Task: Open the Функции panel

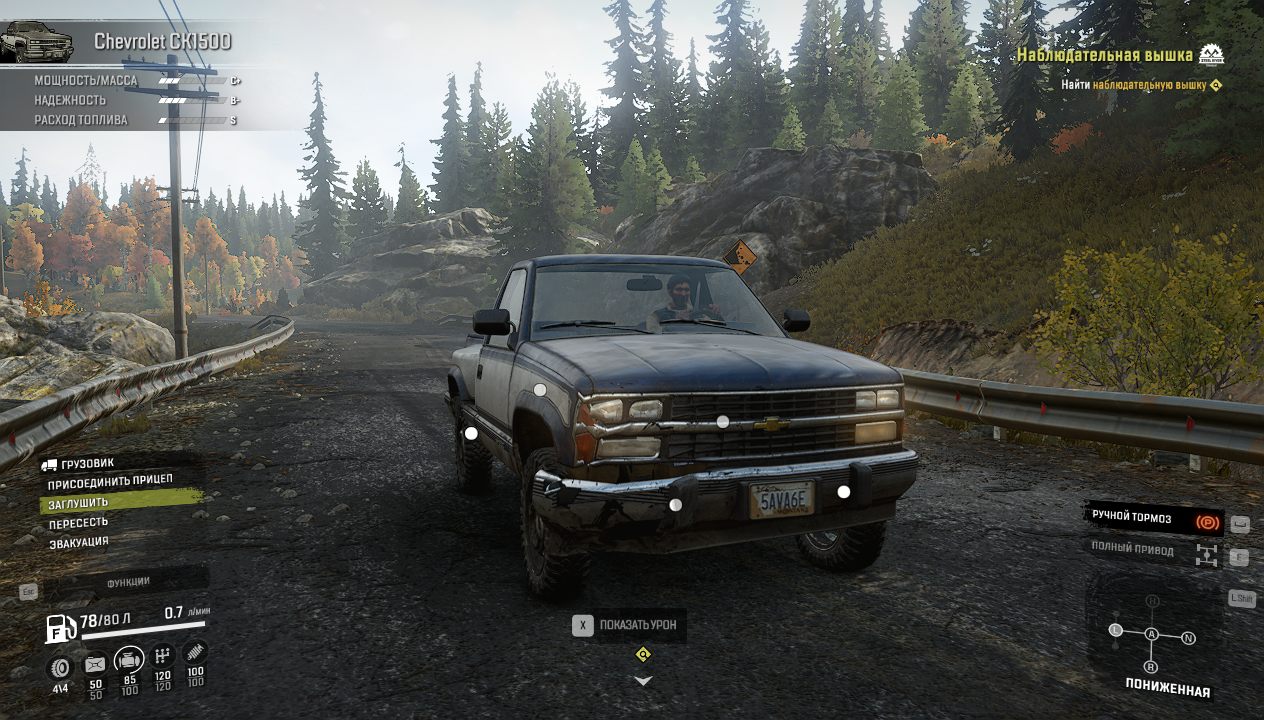Action: click(x=128, y=582)
